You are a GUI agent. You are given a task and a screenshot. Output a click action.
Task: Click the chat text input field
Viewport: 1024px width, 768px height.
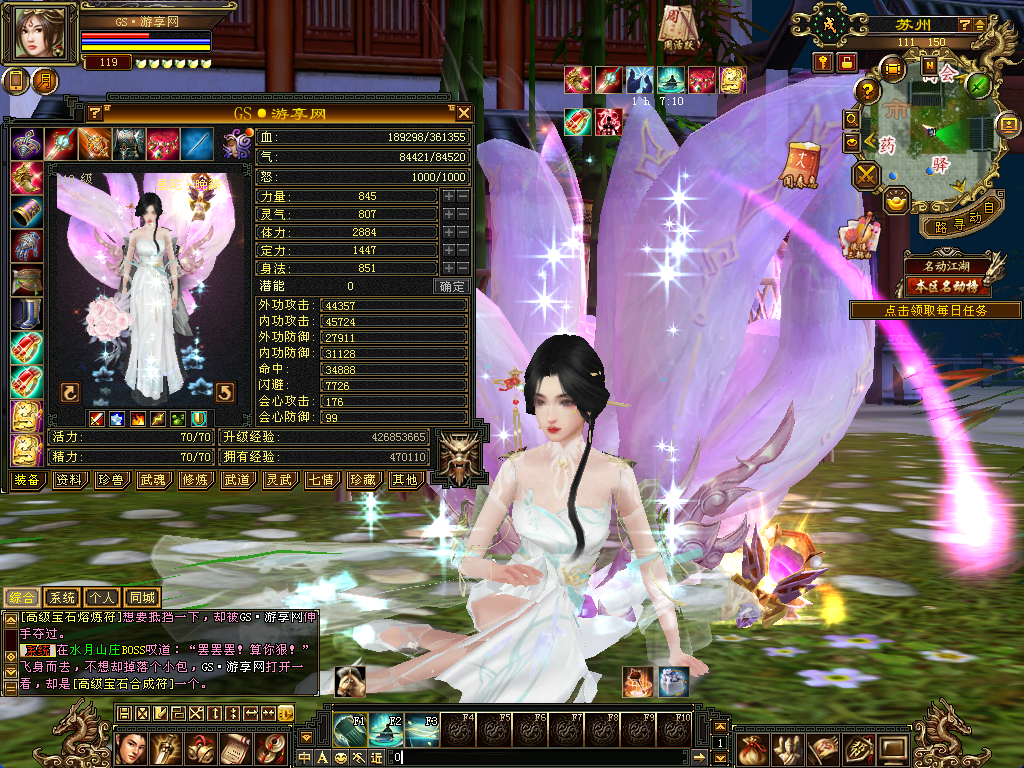click(540, 757)
